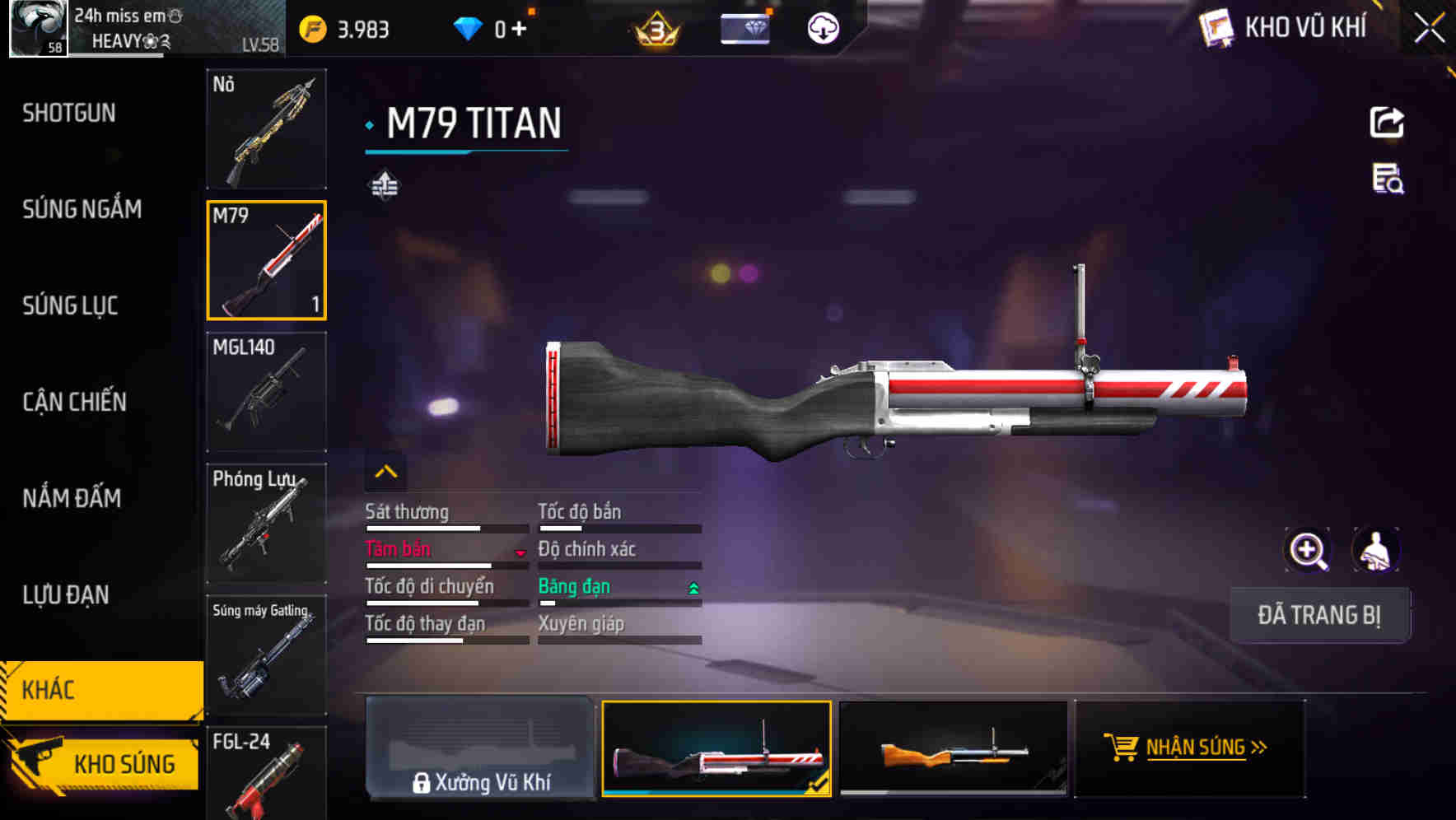Click the shopping cart icon beside NHẬN SÚNG

click(1122, 748)
